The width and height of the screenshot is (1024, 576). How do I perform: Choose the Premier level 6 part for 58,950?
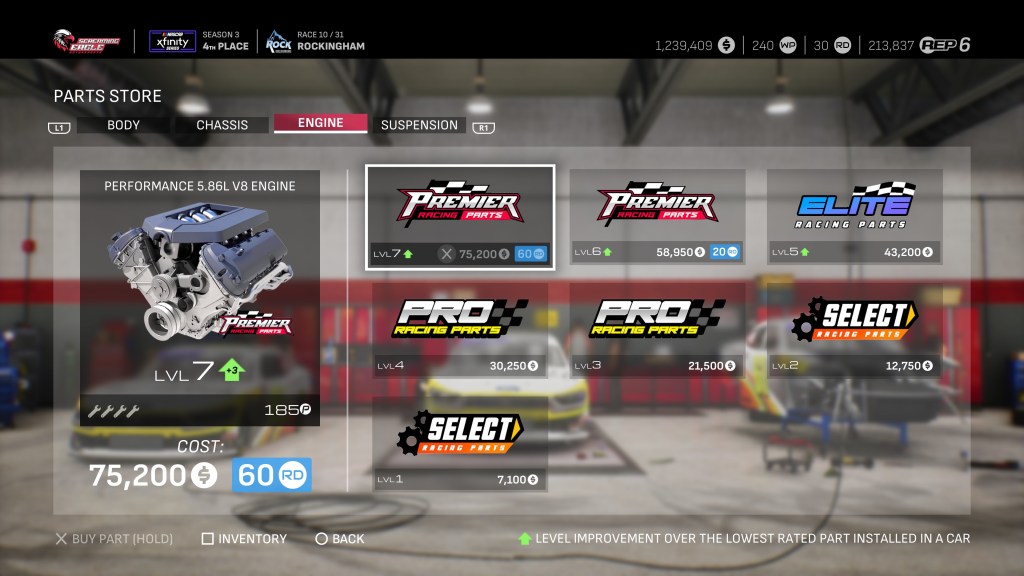[x=657, y=217]
